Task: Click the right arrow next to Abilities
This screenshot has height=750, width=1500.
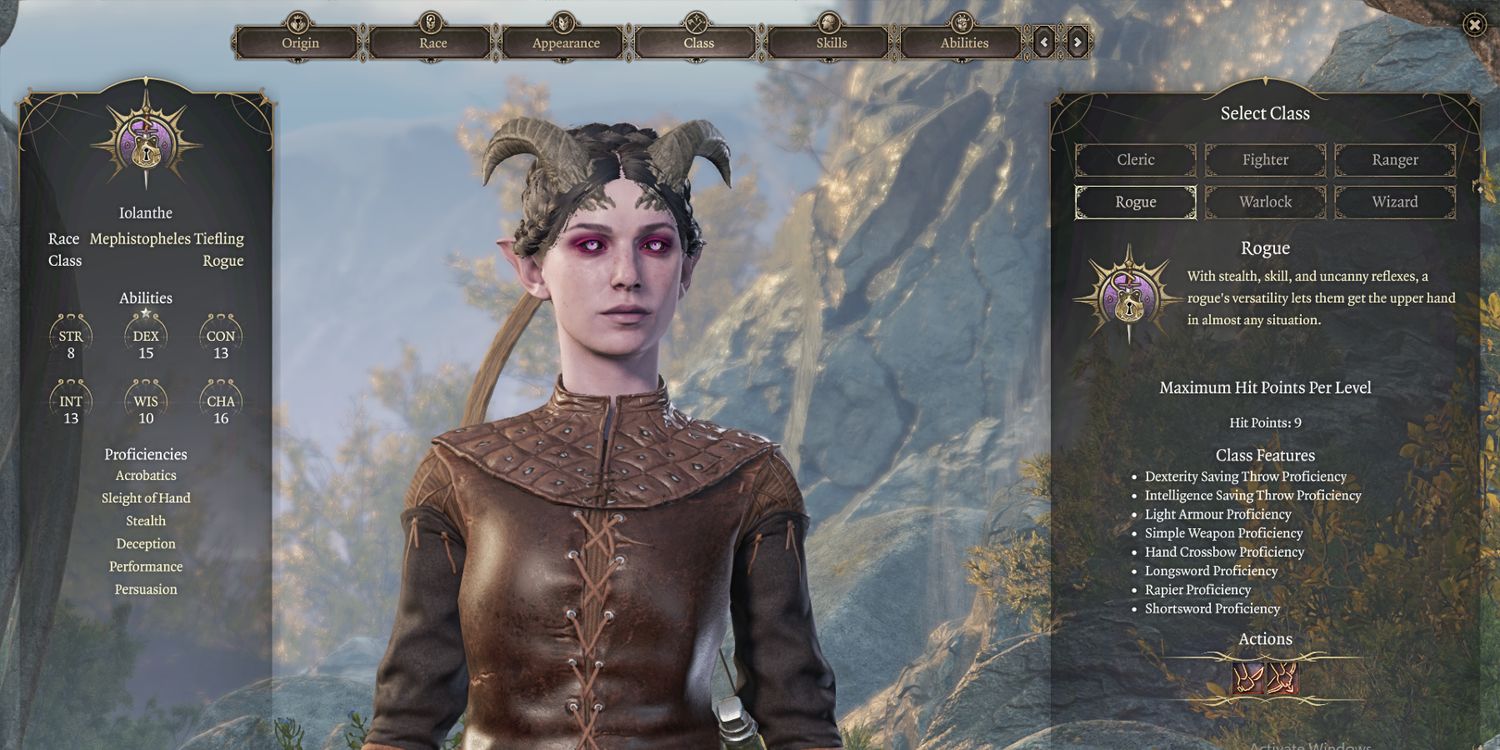Action: tap(1077, 42)
